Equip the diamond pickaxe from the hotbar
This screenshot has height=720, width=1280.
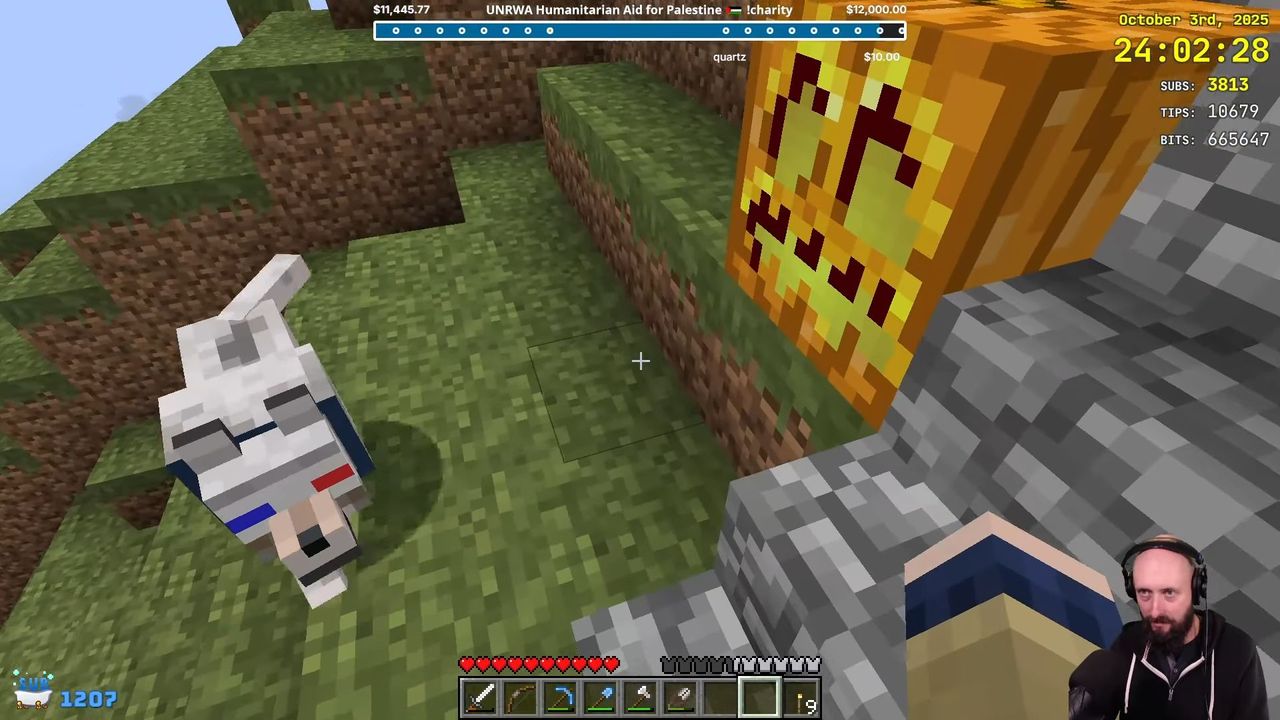pos(560,696)
